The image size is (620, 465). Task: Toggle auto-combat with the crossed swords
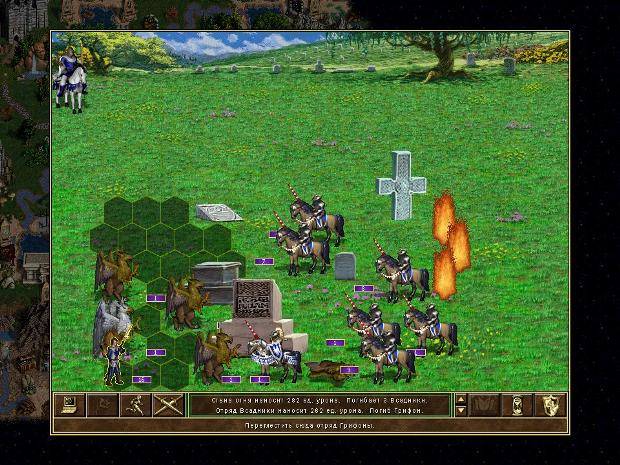coord(167,405)
